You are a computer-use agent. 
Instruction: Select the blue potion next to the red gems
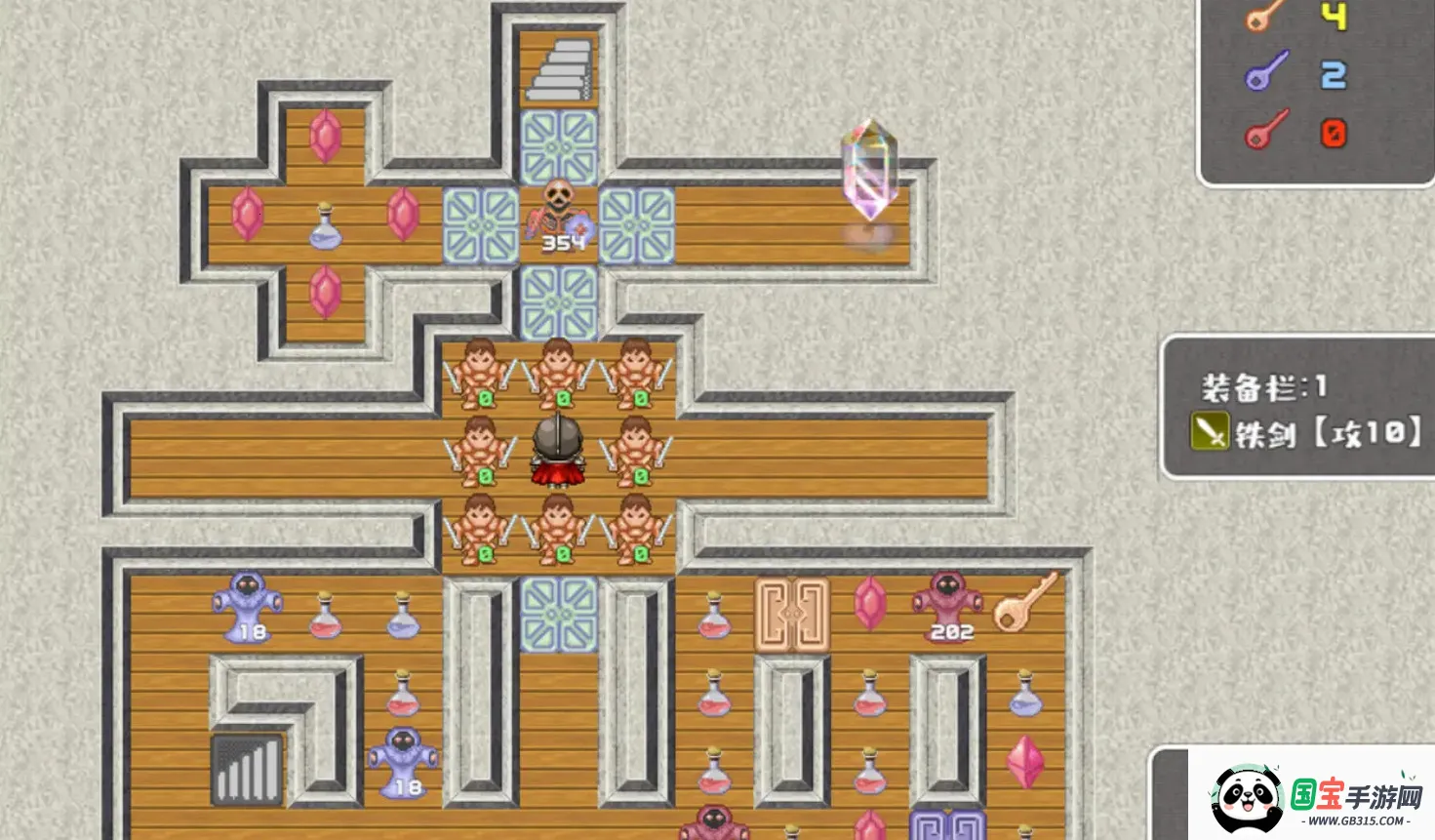click(325, 226)
